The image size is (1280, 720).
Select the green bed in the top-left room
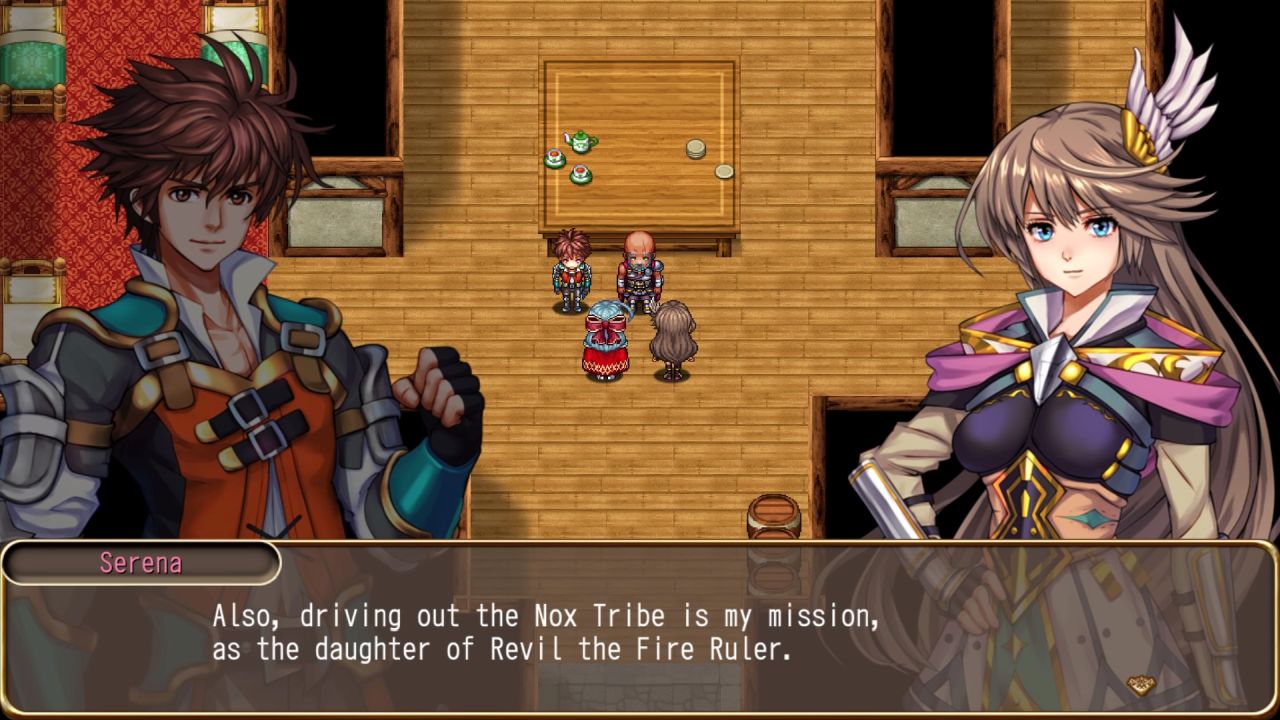tap(30, 60)
